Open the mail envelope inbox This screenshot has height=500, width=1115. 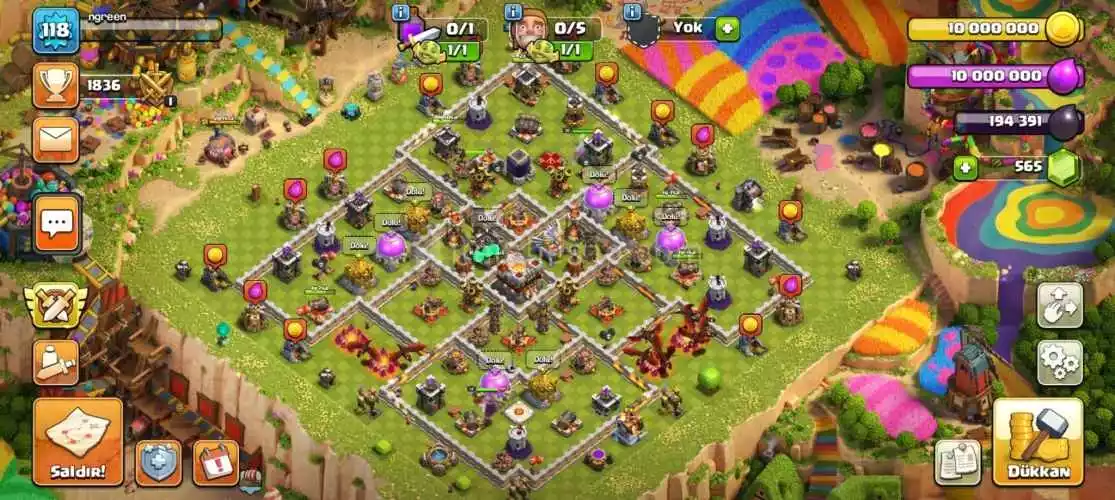pos(55,139)
